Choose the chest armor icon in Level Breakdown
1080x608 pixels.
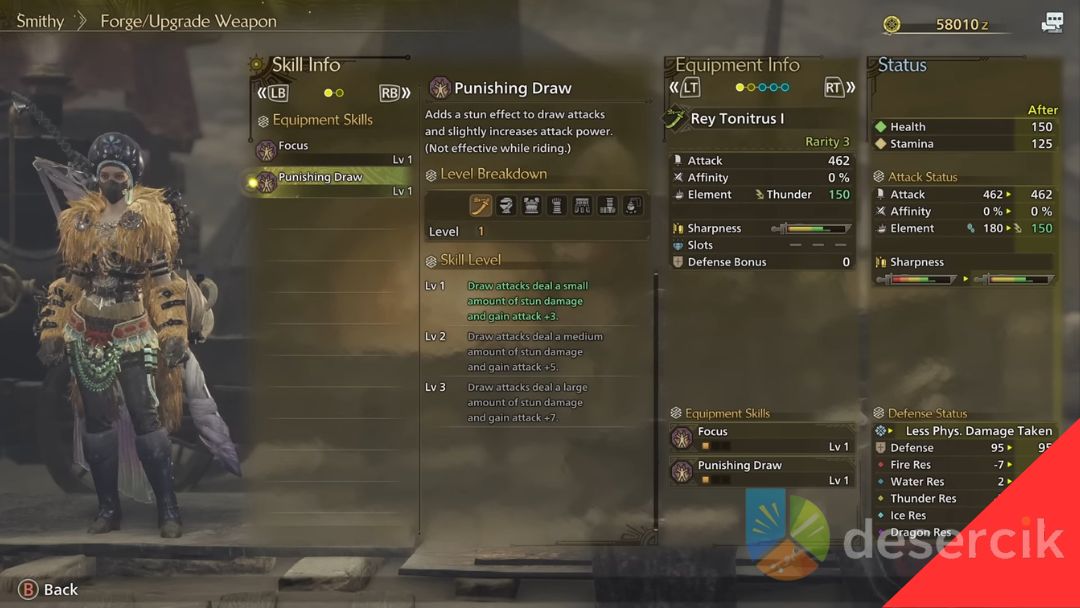pyautogui.click(x=532, y=205)
